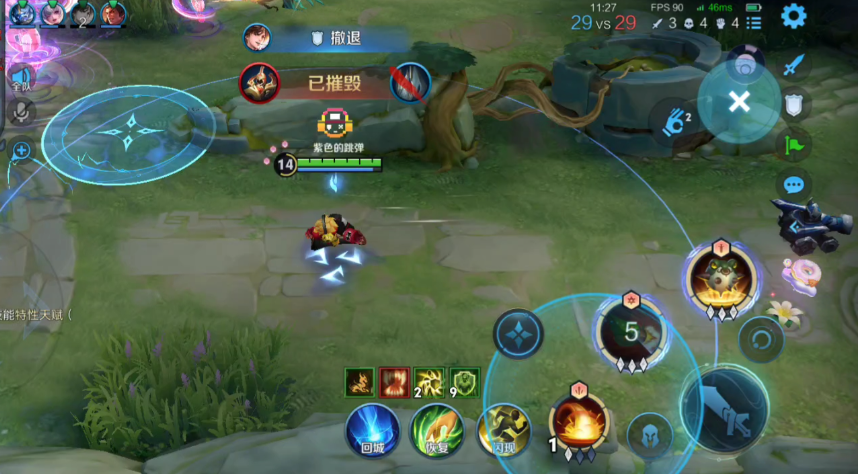This screenshot has height=474, width=858.
Task: Send the sword attack signal
Action: click(x=794, y=66)
